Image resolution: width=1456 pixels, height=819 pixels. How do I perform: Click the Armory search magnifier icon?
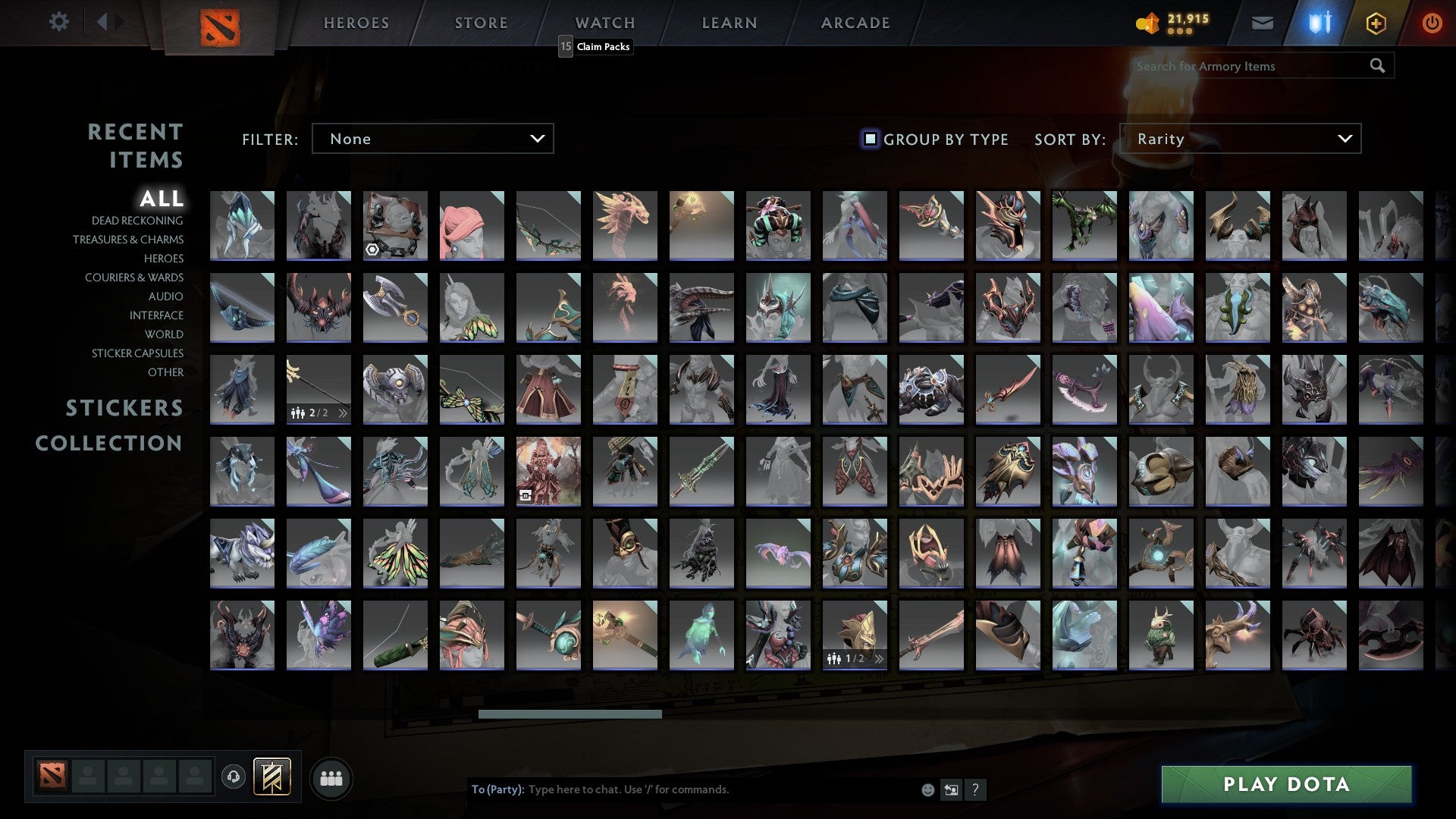[x=1377, y=66]
